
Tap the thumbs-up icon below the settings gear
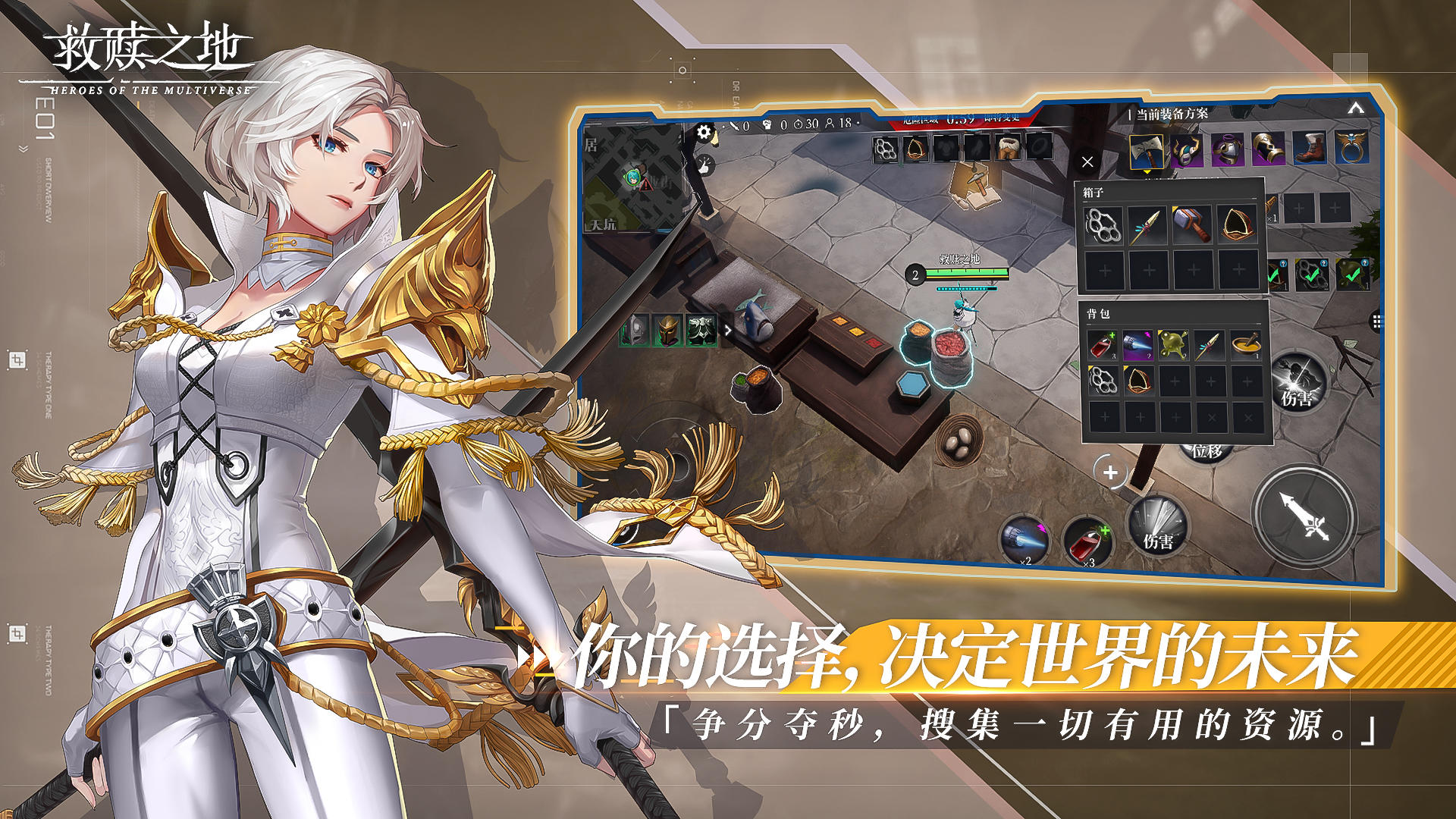coord(705,165)
